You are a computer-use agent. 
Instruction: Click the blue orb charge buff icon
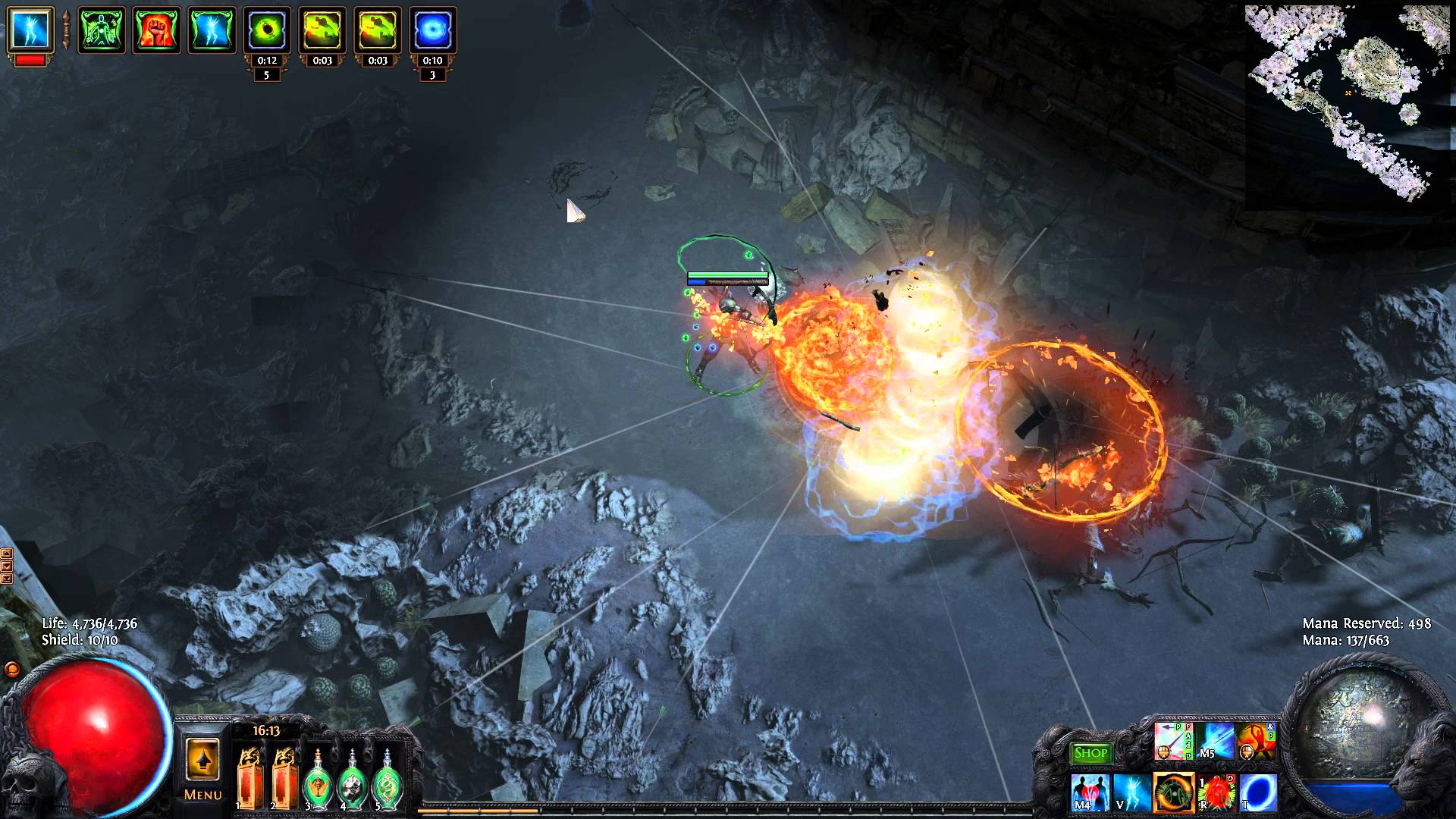tap(432, 30)
